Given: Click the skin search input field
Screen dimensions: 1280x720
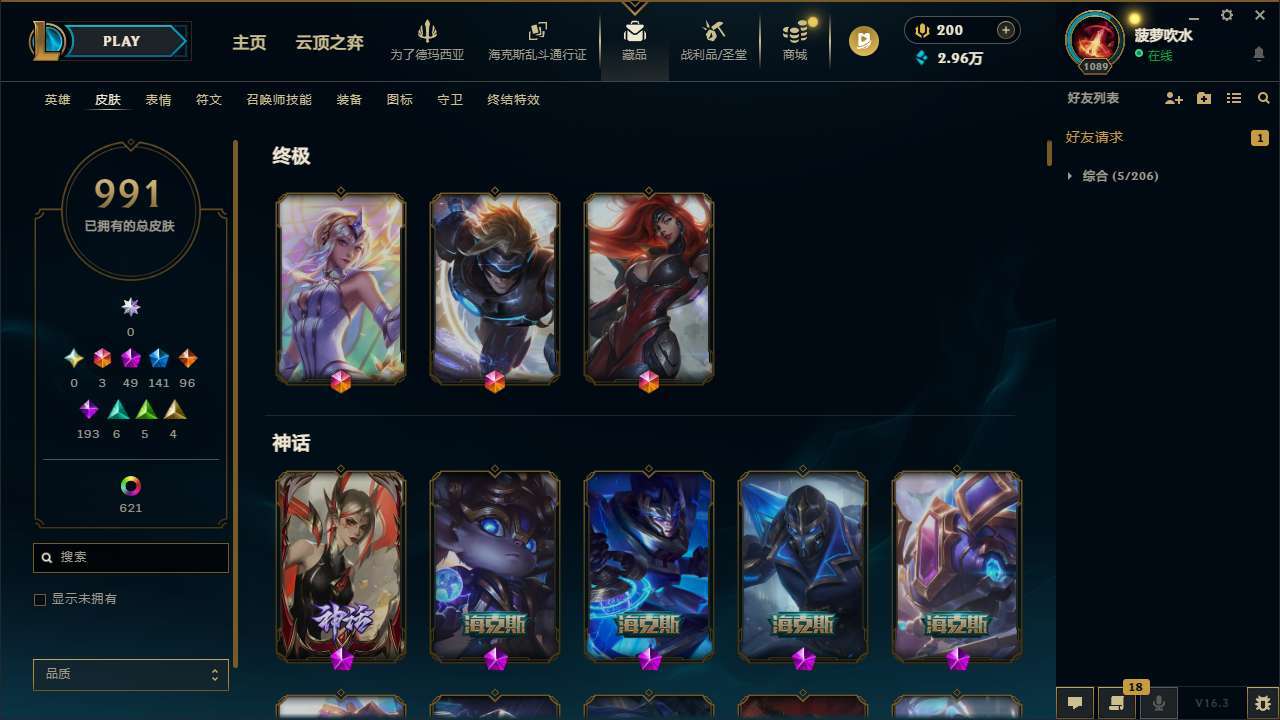Looking at the screenshot, I should 130,557.
